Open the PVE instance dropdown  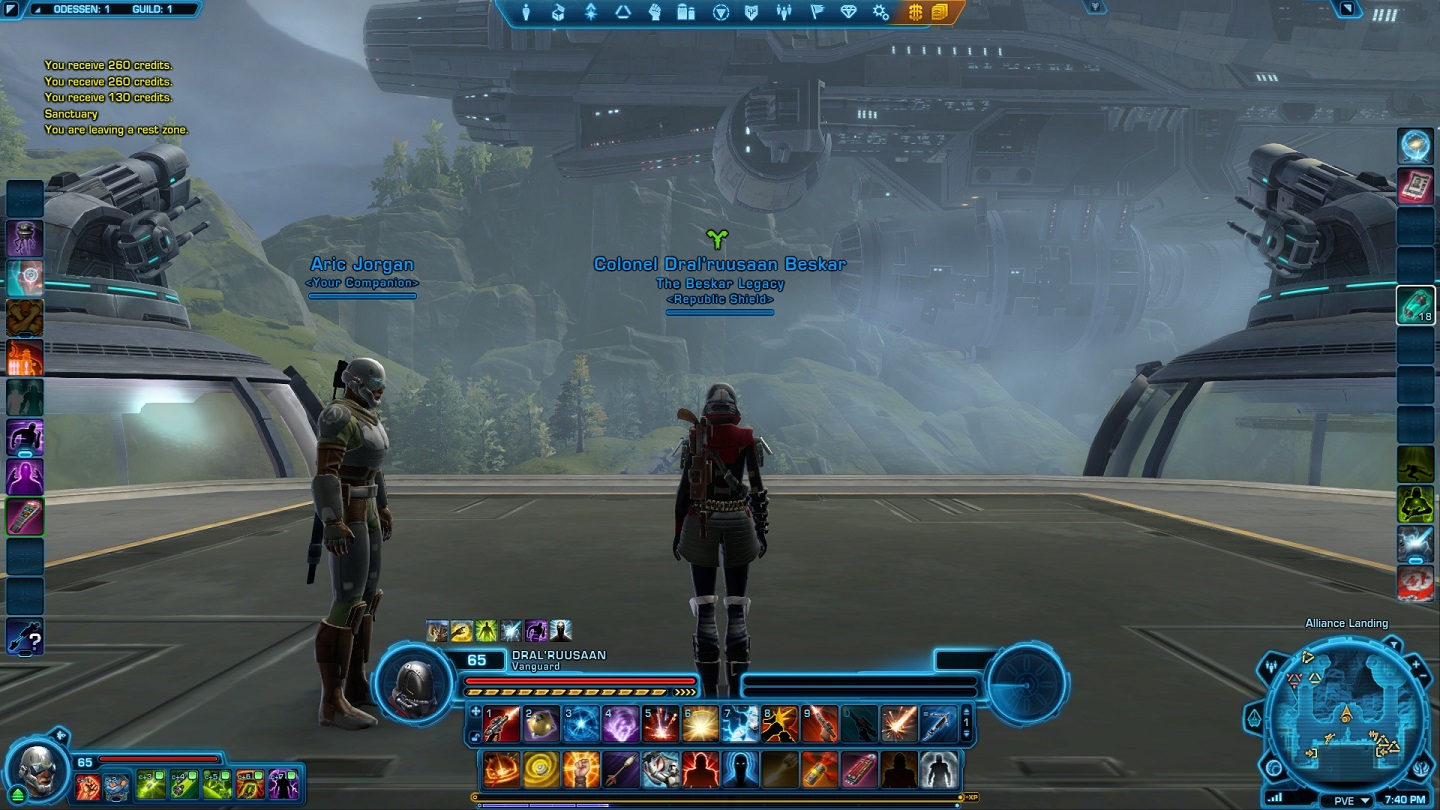click(x=1350, y=800)
